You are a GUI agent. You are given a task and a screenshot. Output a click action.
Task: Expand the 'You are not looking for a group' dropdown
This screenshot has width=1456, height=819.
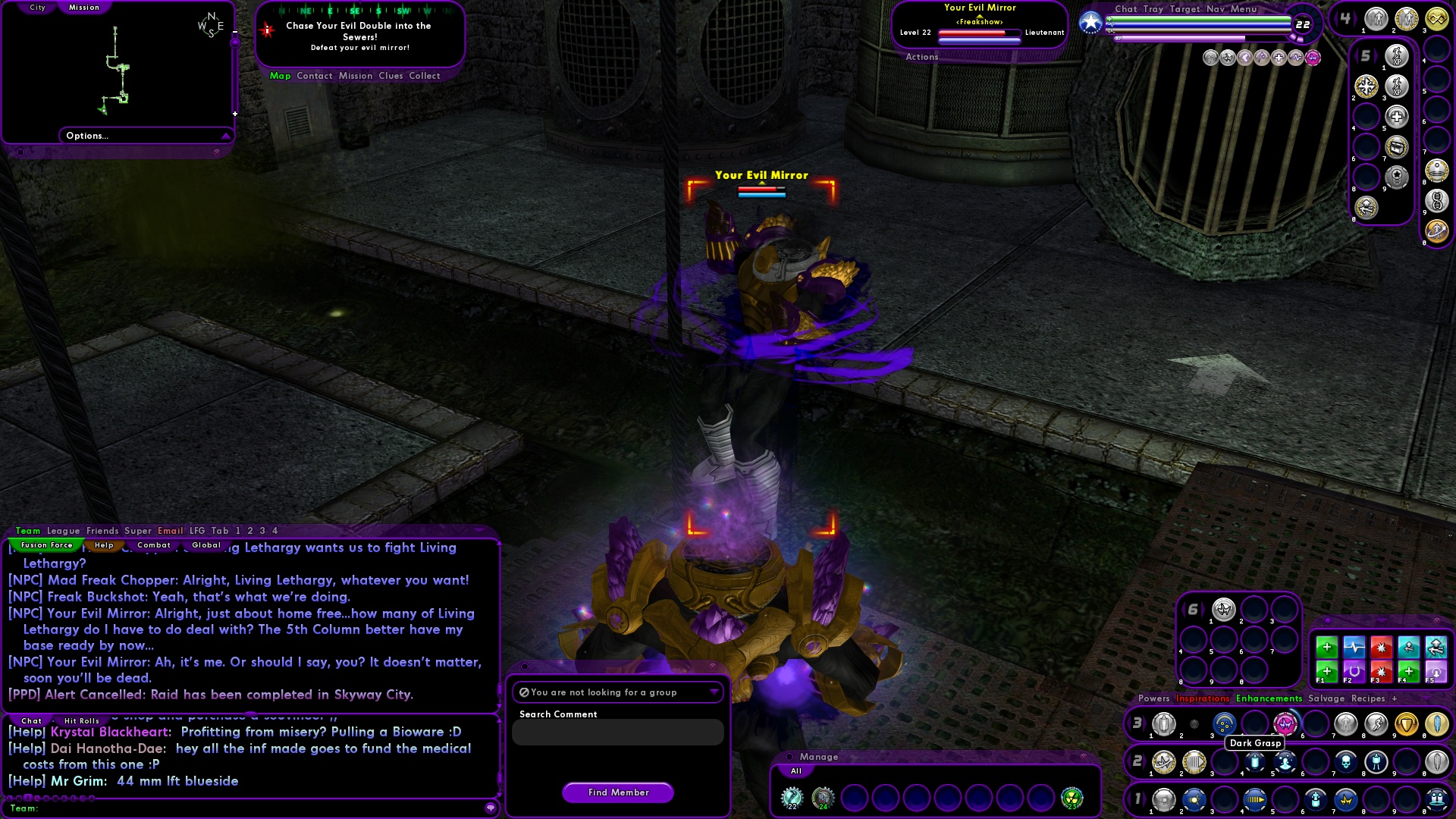[714, 692]
